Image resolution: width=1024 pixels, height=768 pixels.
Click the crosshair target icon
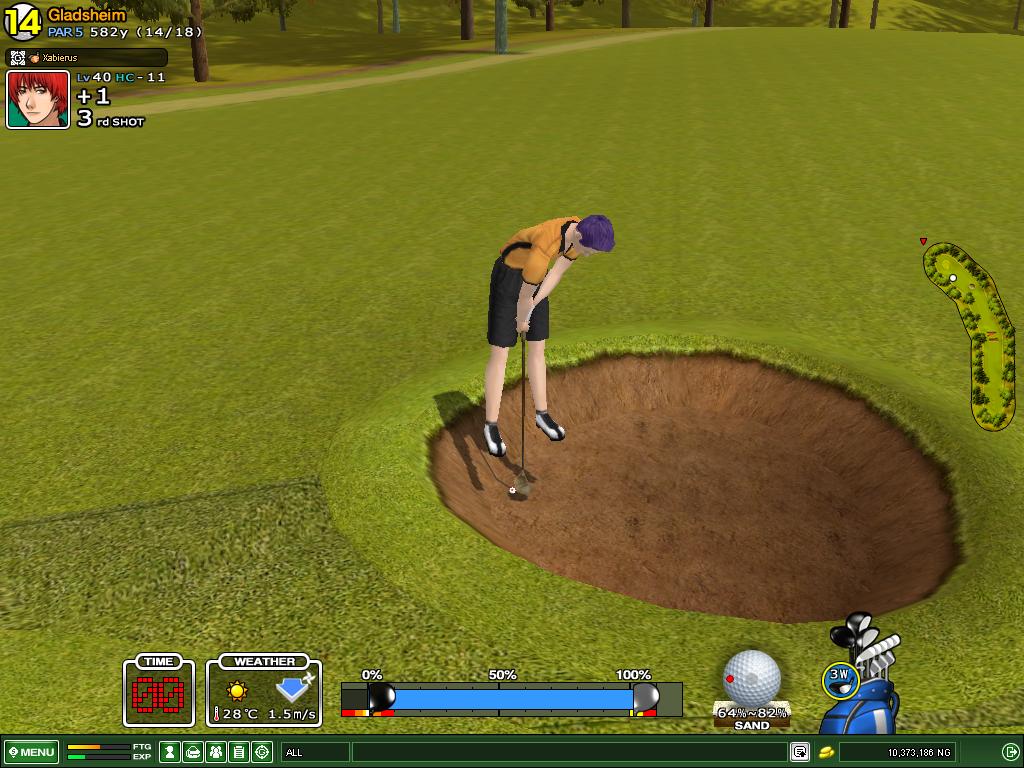[x=262, y=752]
